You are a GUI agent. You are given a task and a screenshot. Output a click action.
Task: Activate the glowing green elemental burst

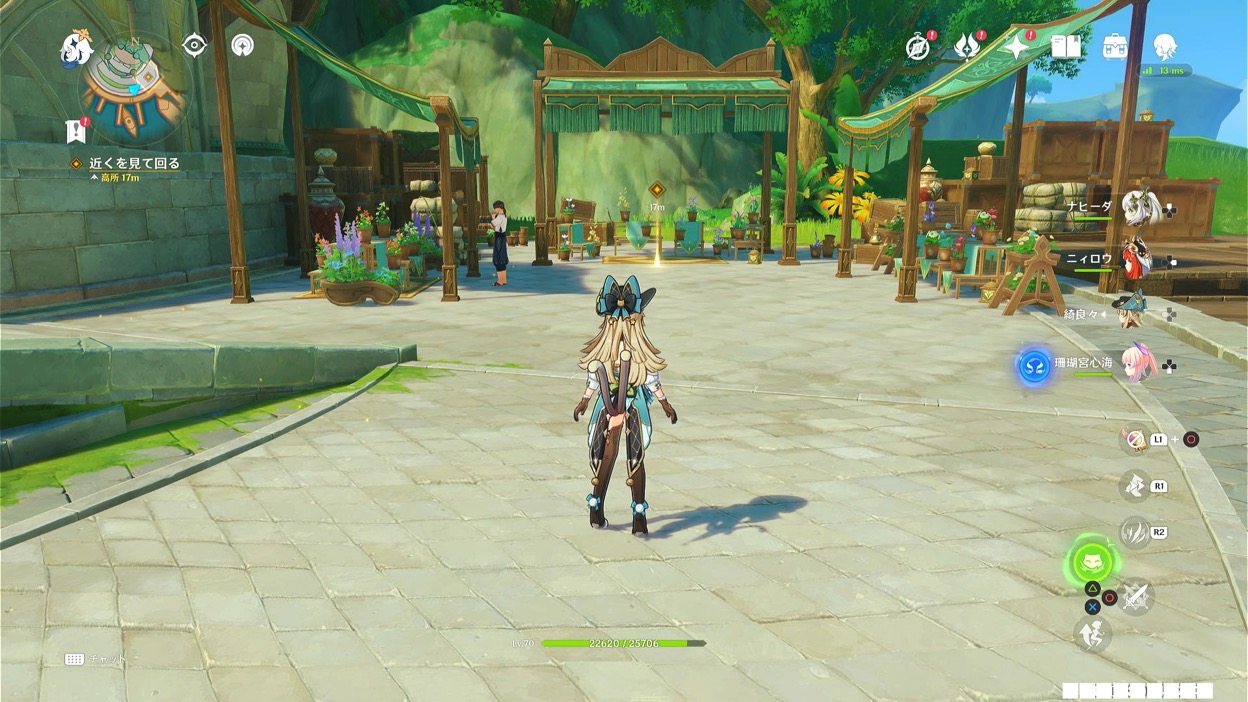1092,563
